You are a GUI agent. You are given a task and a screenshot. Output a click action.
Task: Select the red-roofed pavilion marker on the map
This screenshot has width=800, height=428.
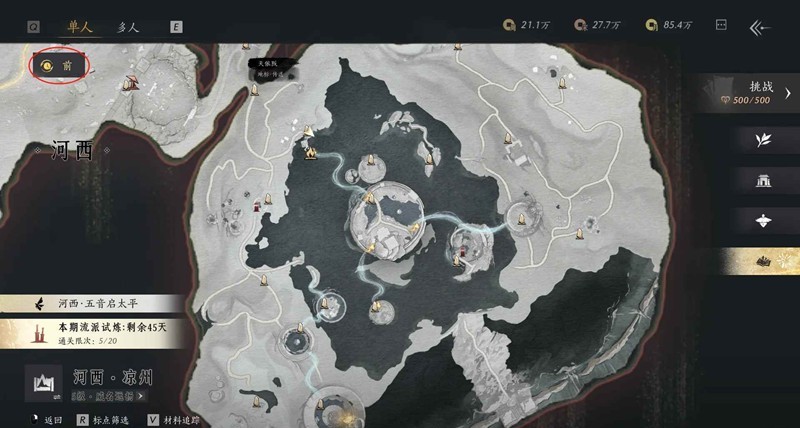pos(259,206)
